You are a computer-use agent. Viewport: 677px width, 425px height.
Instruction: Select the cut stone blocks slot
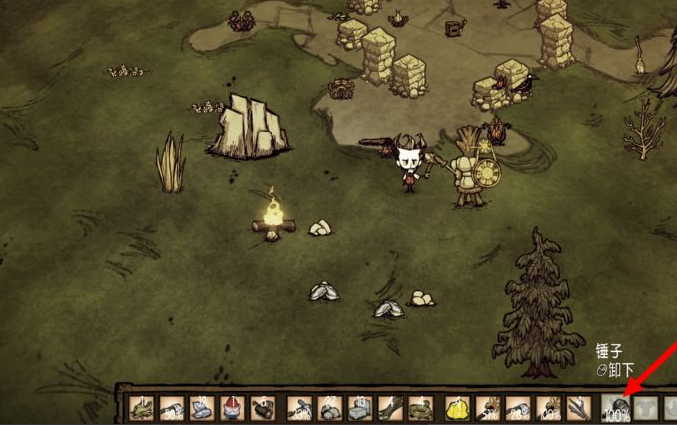point(360,407)
